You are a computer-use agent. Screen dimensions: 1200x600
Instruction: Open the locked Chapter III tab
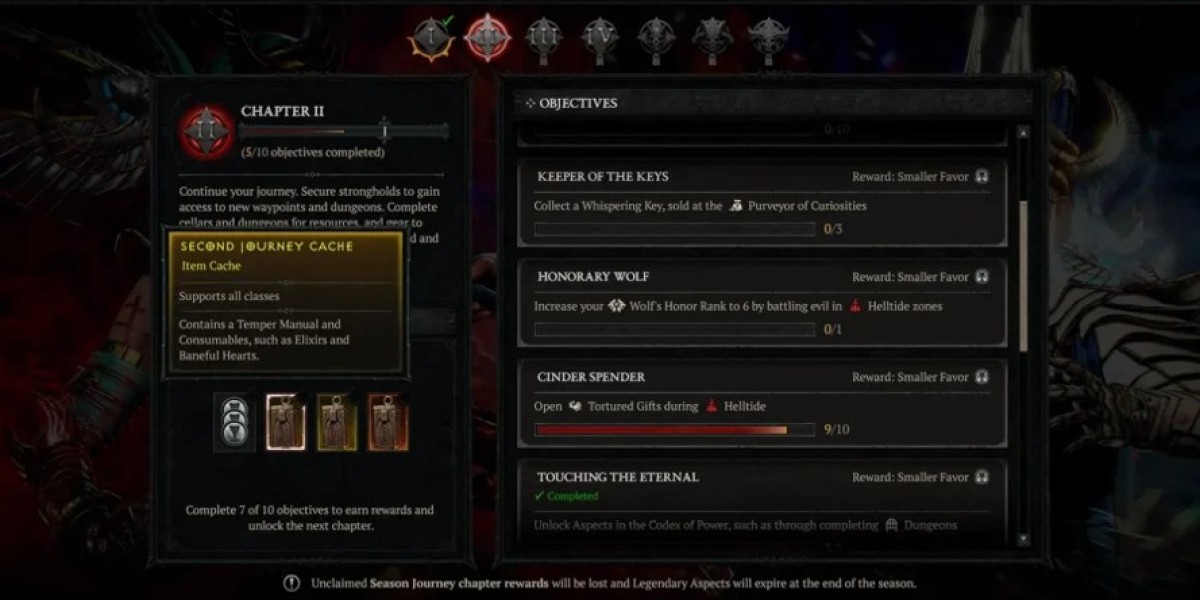543,39
